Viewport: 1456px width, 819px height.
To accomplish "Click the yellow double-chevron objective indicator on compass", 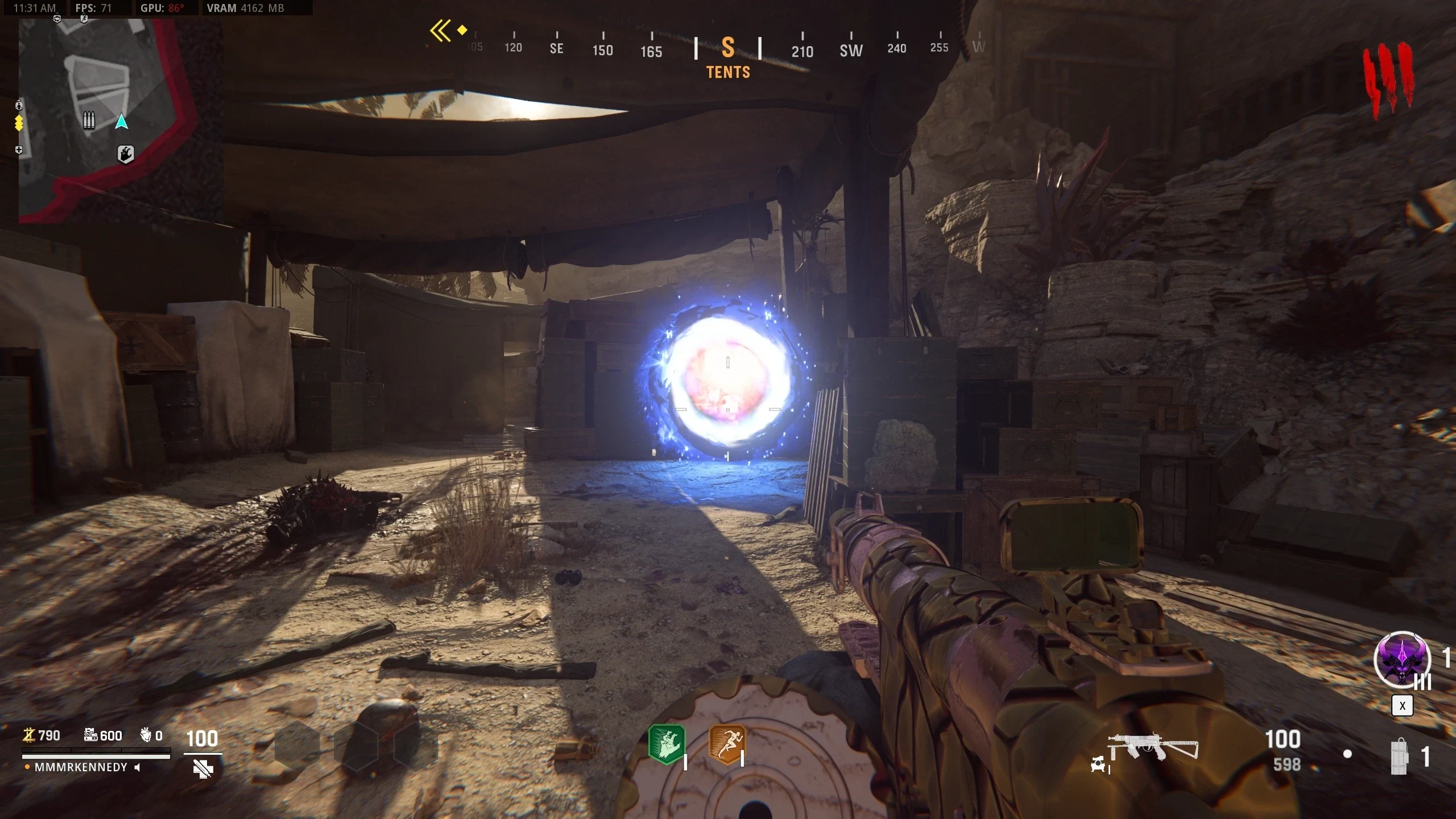I will click(x=441, y=31).
